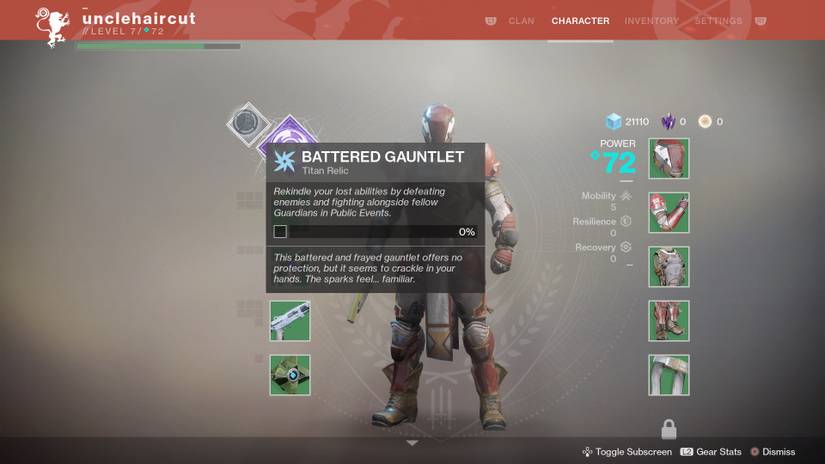
Task: Open the chest armor slot
Action: 668,267
